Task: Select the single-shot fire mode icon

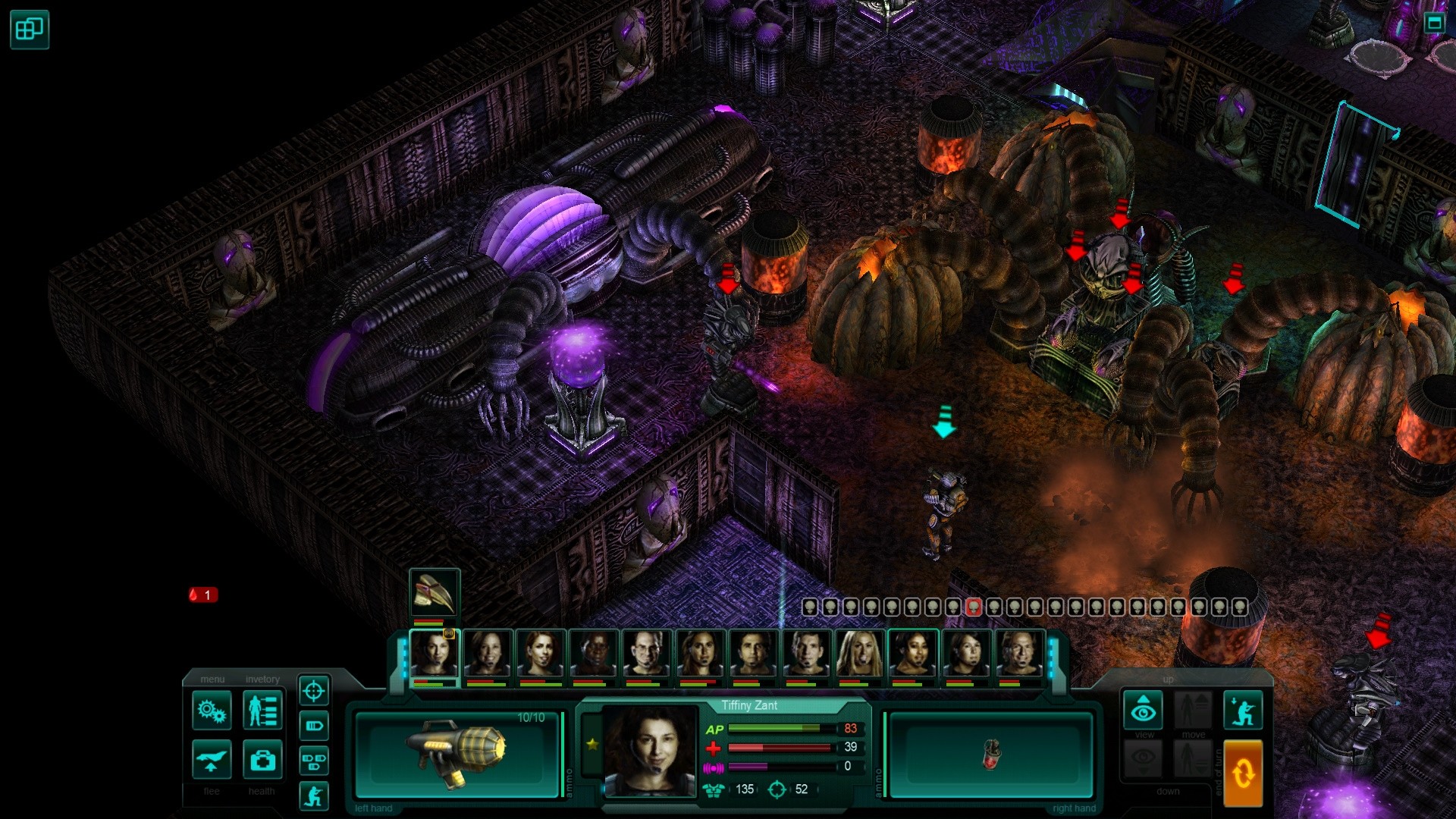Action: click(x=313, y=726)
